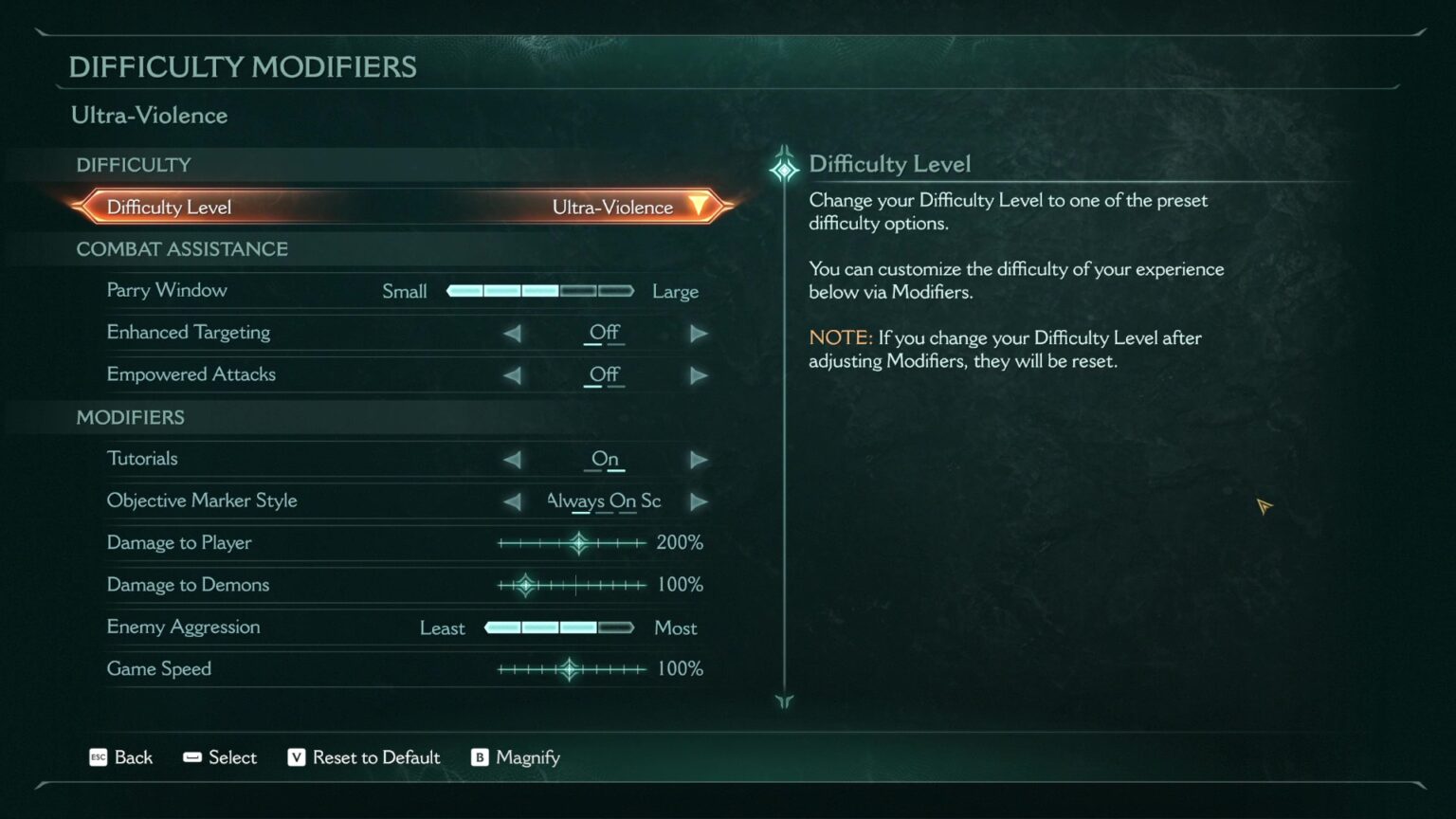This screenshot has height=819, width=1456.
Task: Click the Select option in footer
Action: coord(220,757)
